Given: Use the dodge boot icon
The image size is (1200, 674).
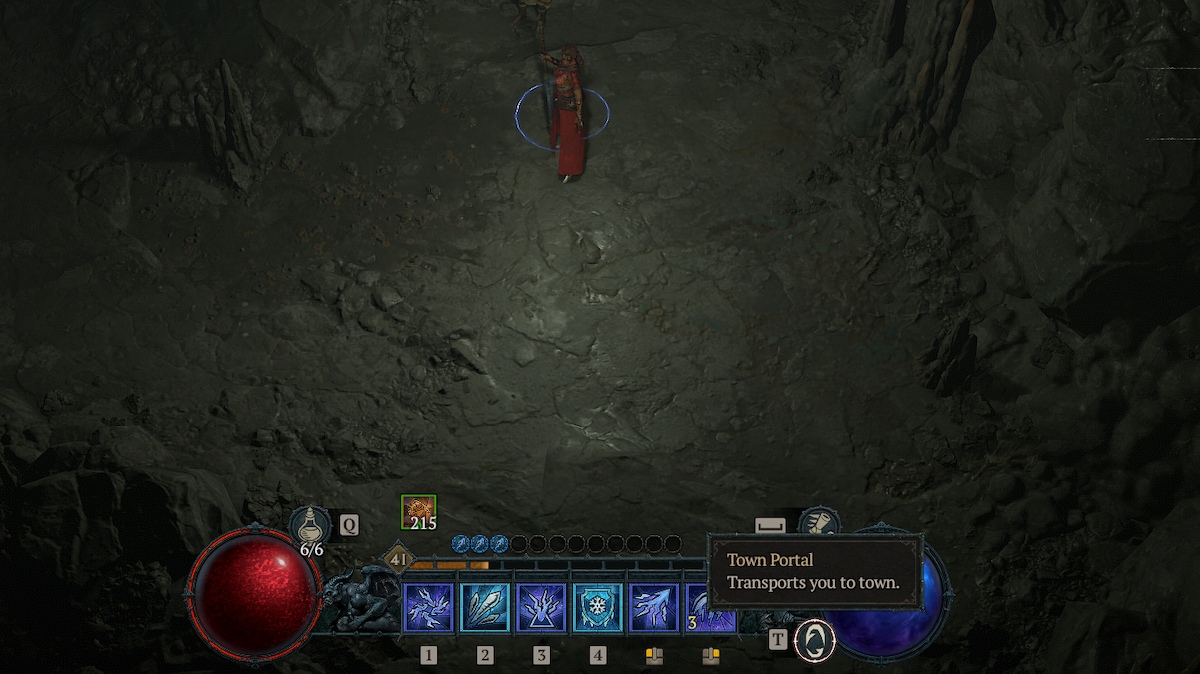Looking at the screenshot, I should 819,523.
